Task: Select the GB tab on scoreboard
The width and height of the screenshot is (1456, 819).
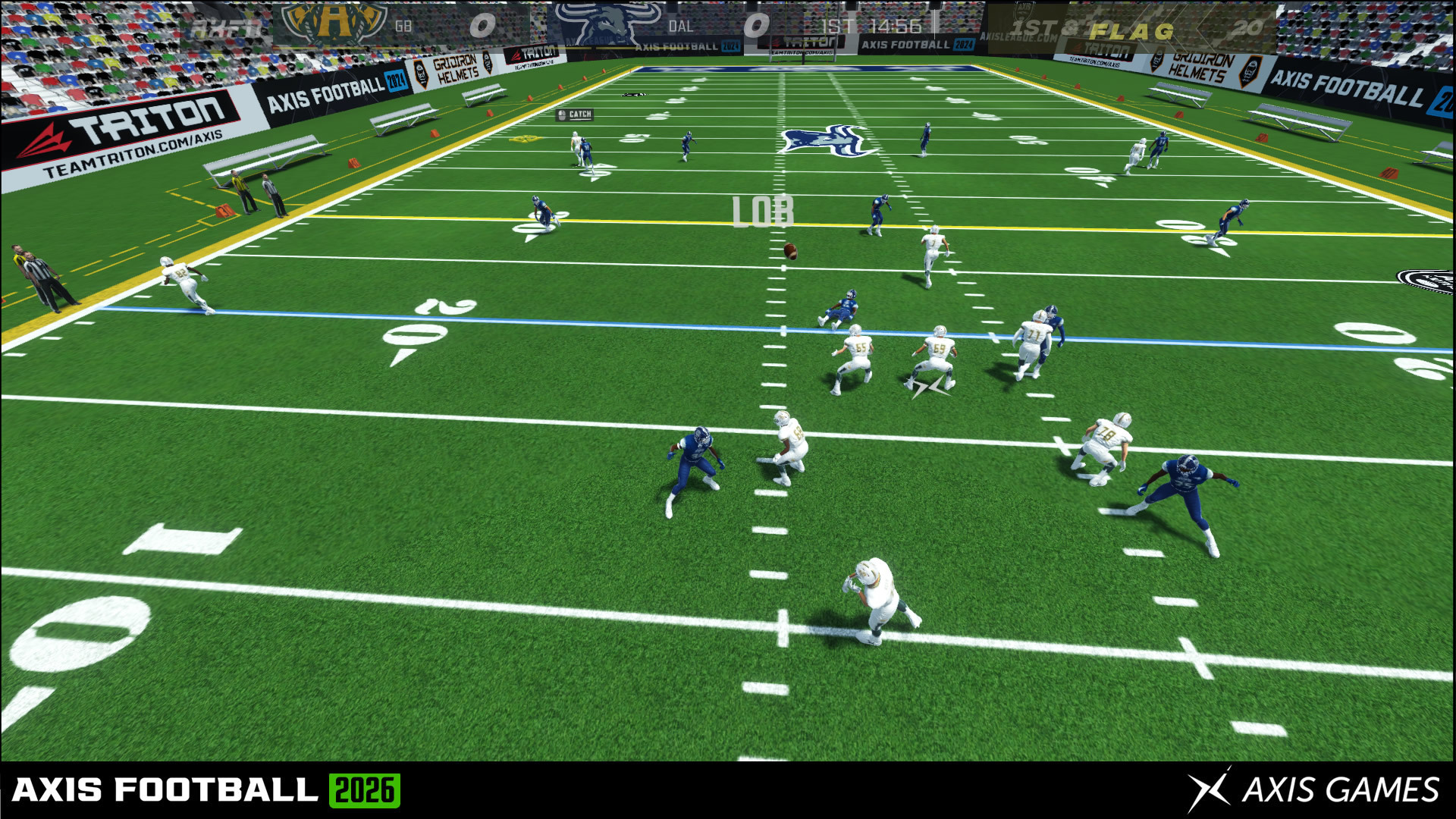Action: (x=402, y=24)
